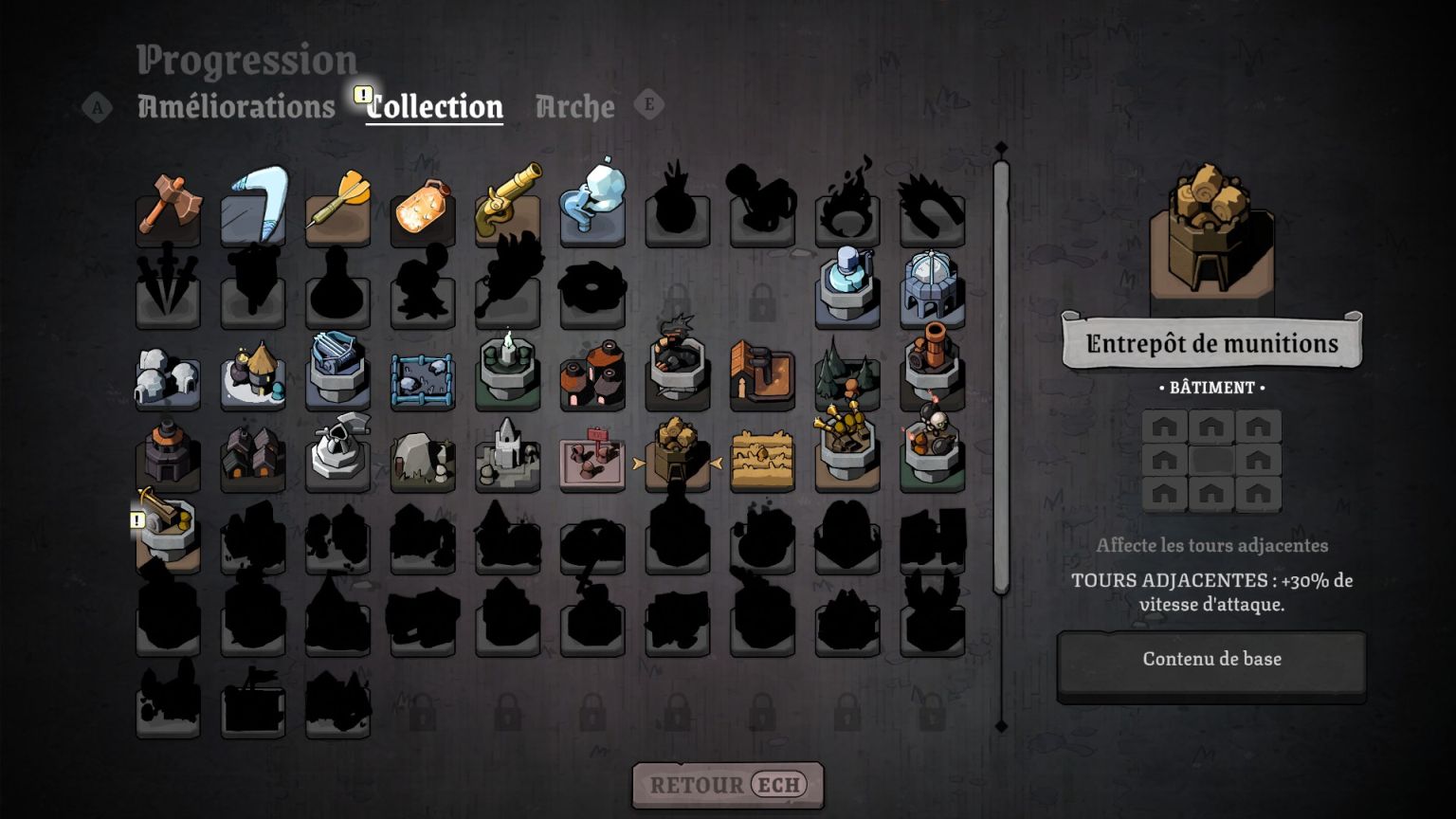Select the axe weapon tile
Image resolution: width=1456 pixels, height=819 pixels.
[x=168, y=209]
